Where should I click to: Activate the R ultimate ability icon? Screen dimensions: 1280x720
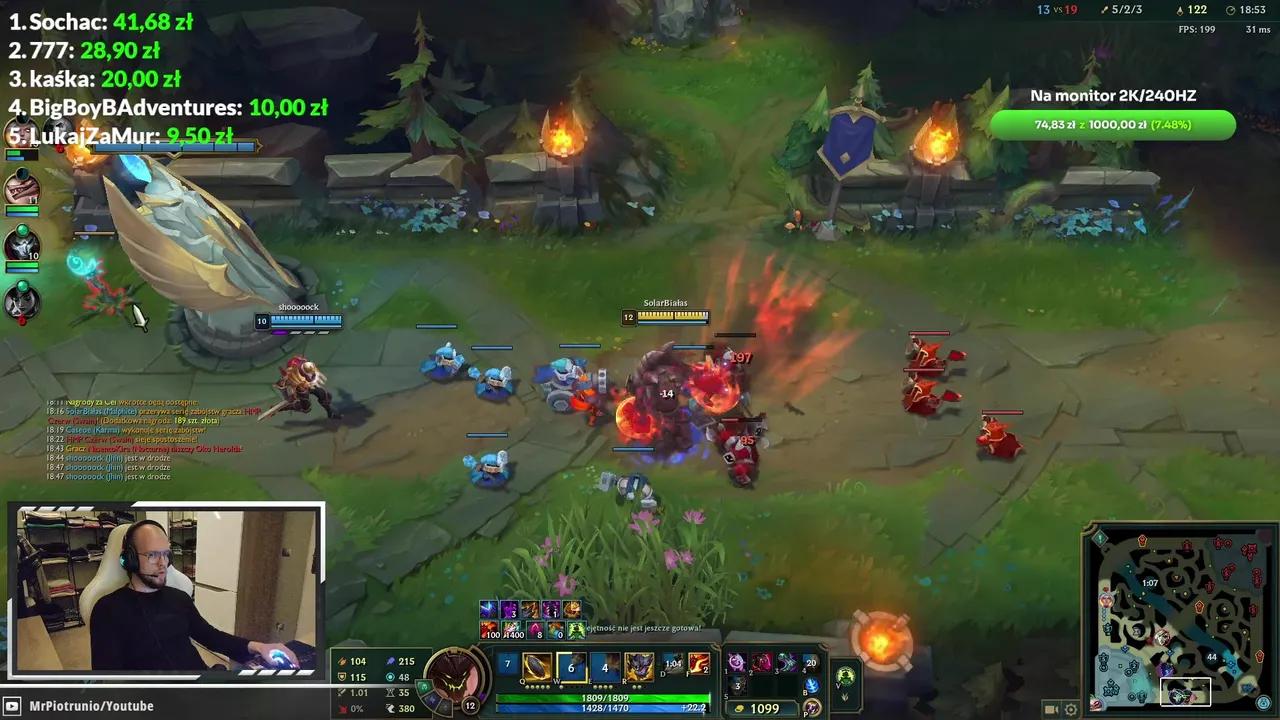click(x=639, y=667)
